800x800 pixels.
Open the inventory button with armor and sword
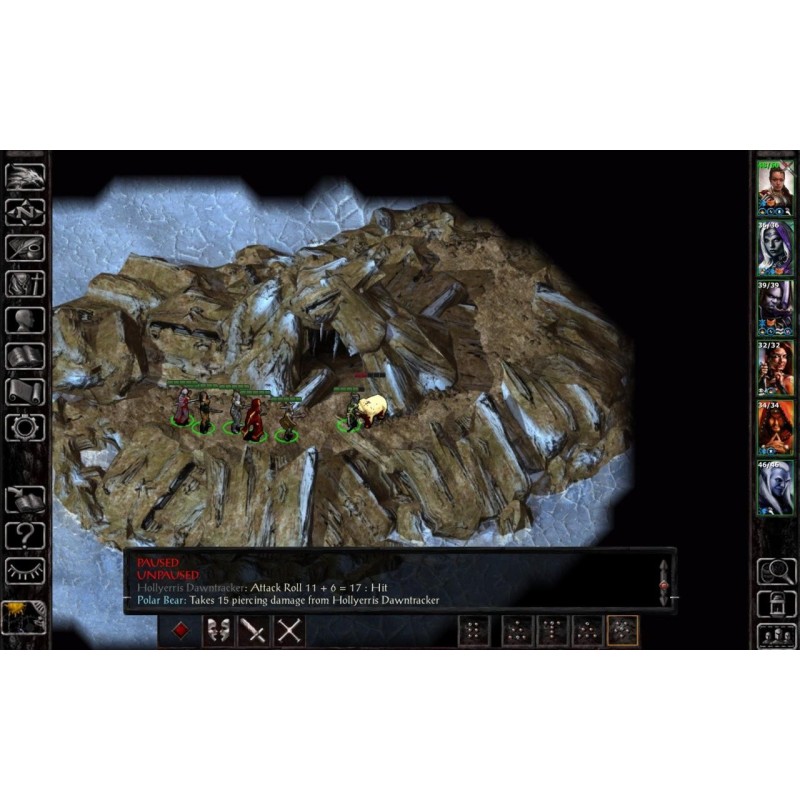click(x=25, y=284)
